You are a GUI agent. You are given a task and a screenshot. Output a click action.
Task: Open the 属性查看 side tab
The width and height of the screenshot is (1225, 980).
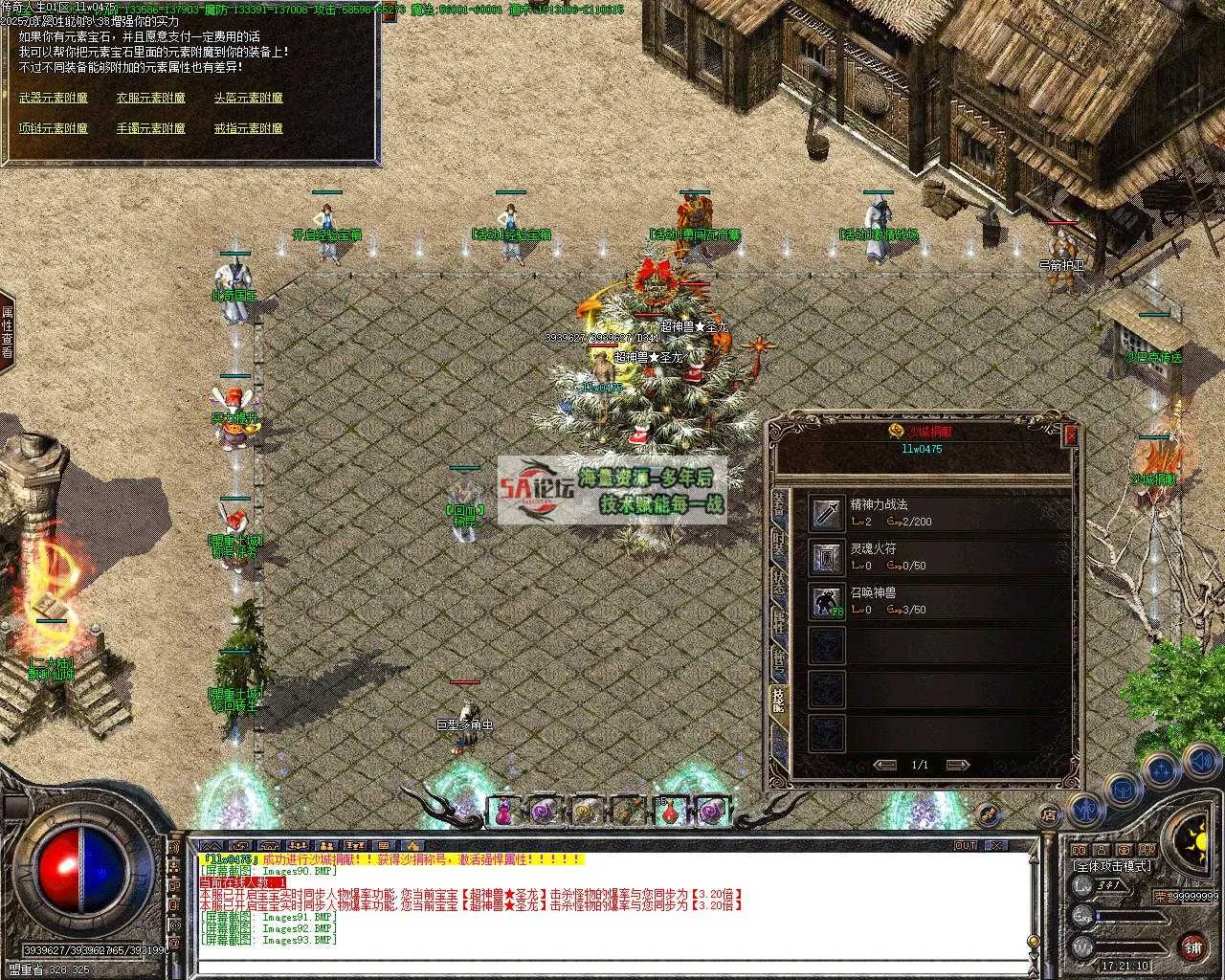(x=7, y=332)
